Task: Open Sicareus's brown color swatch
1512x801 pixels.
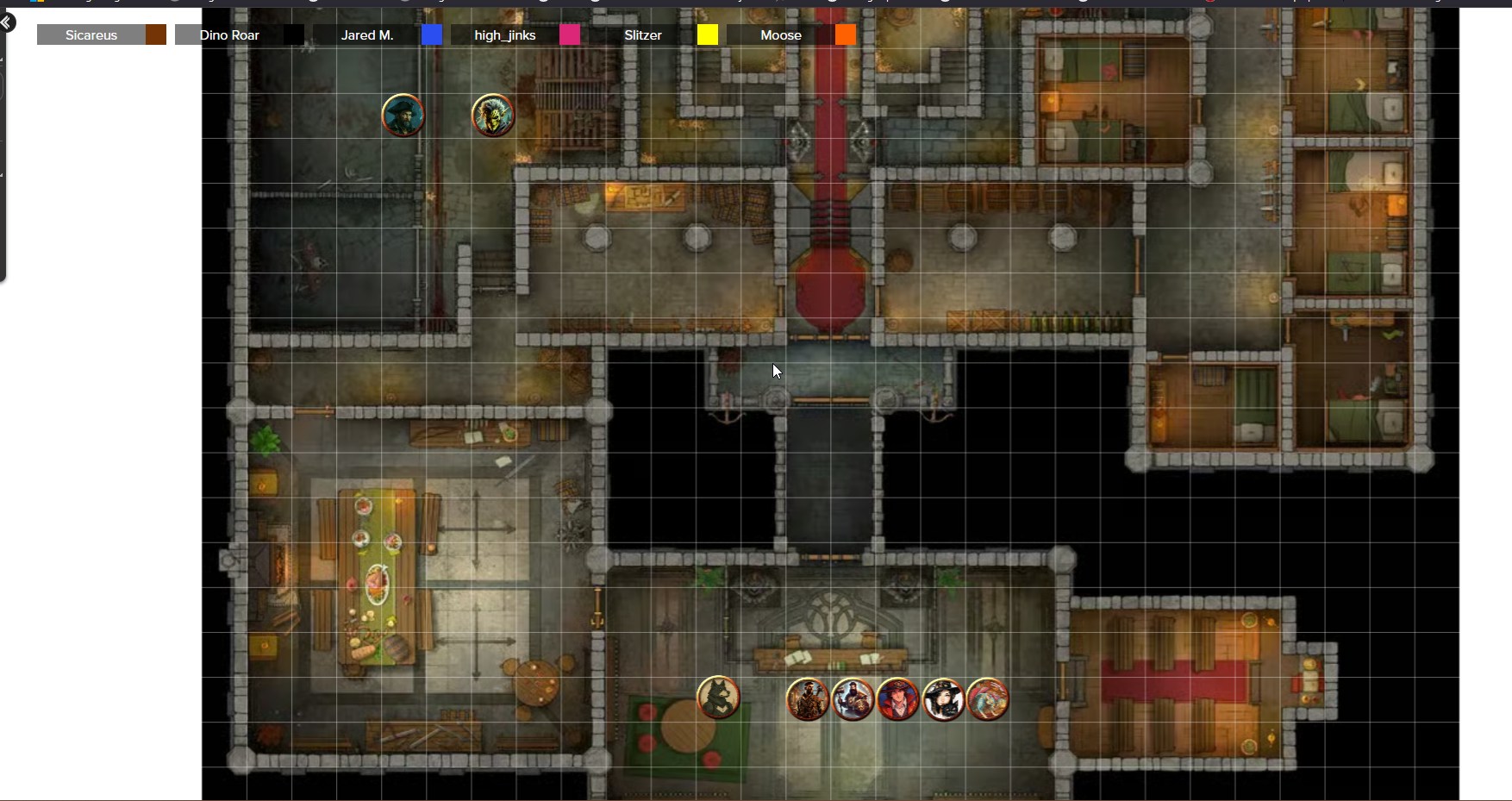Action: click(x=156, y=34)
